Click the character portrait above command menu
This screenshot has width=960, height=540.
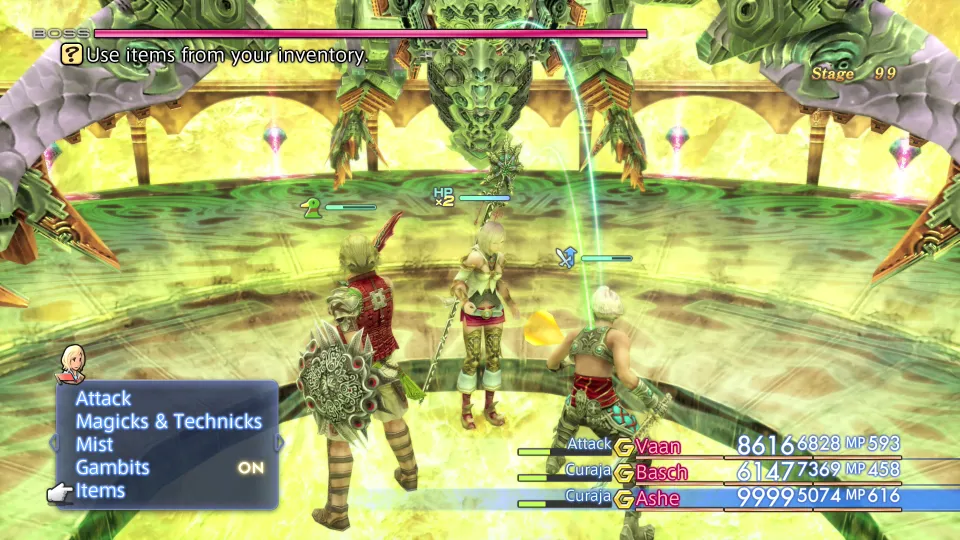(x=72, y=362)
